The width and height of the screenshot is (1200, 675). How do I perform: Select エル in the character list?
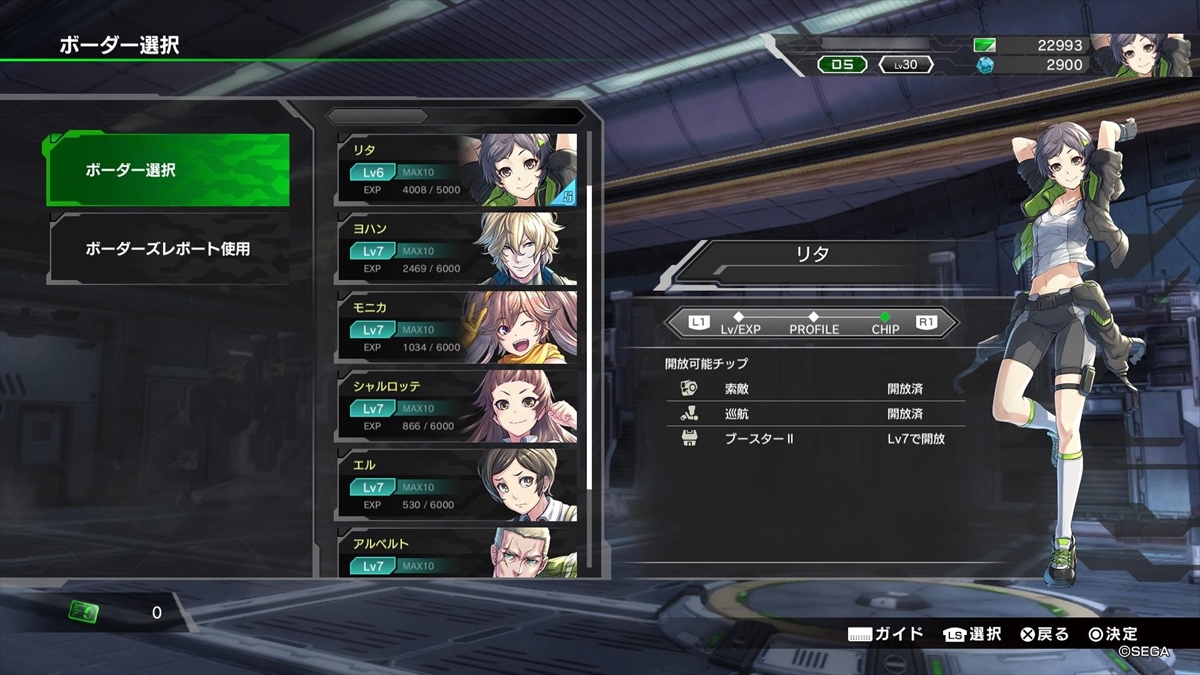458,486
